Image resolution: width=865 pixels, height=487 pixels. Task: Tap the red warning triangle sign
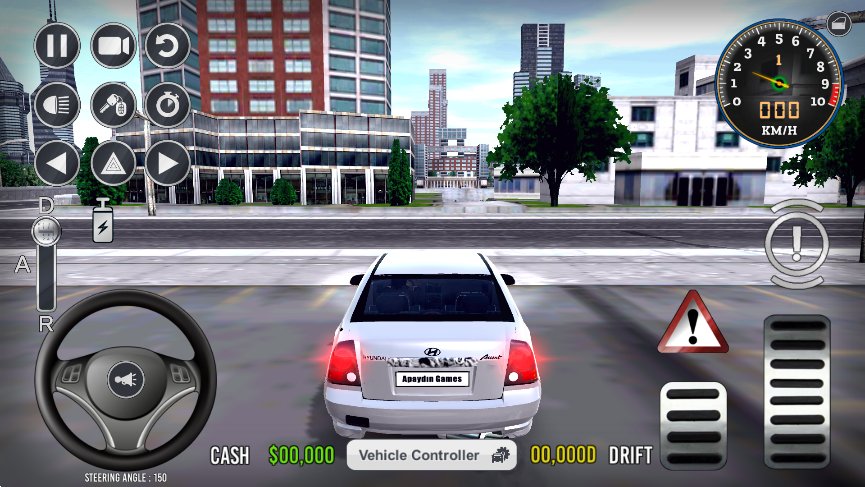692,324
